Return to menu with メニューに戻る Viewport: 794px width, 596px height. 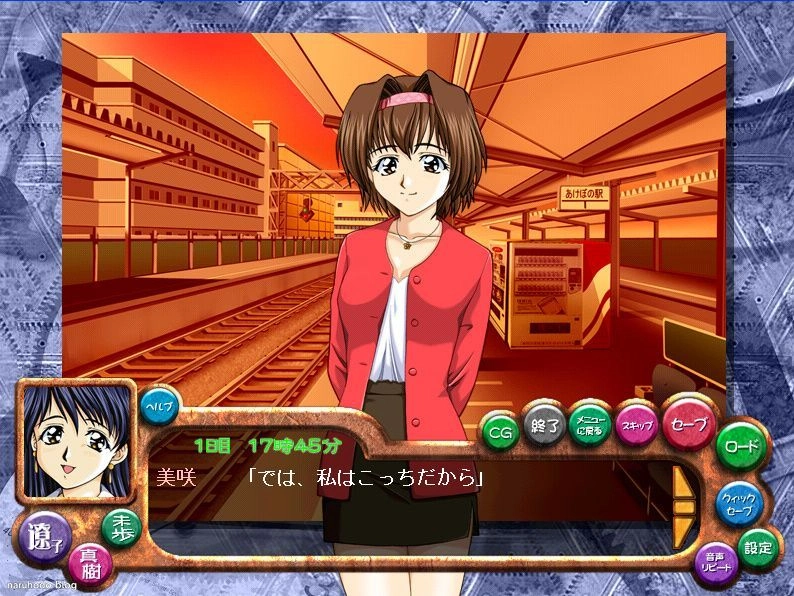[x=589, y=421]
